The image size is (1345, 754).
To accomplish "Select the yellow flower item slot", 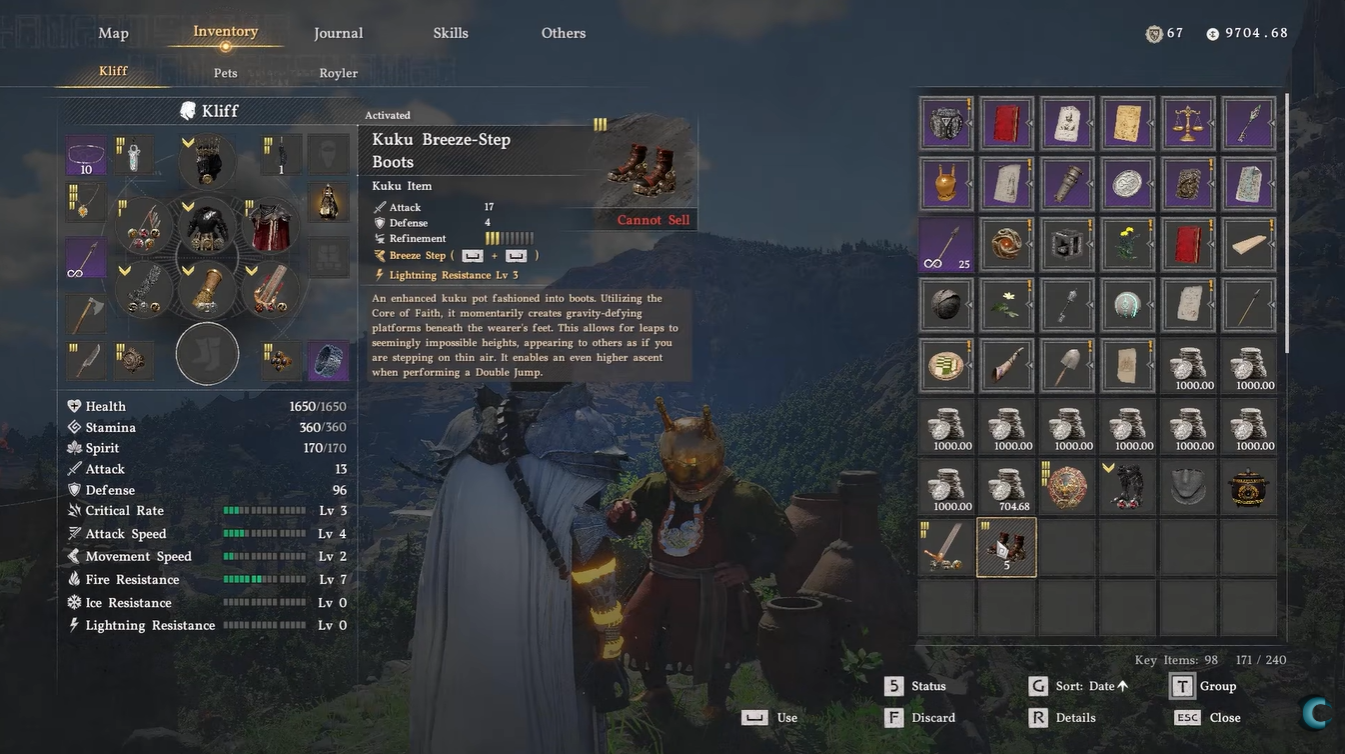I will click(1128, 244).
